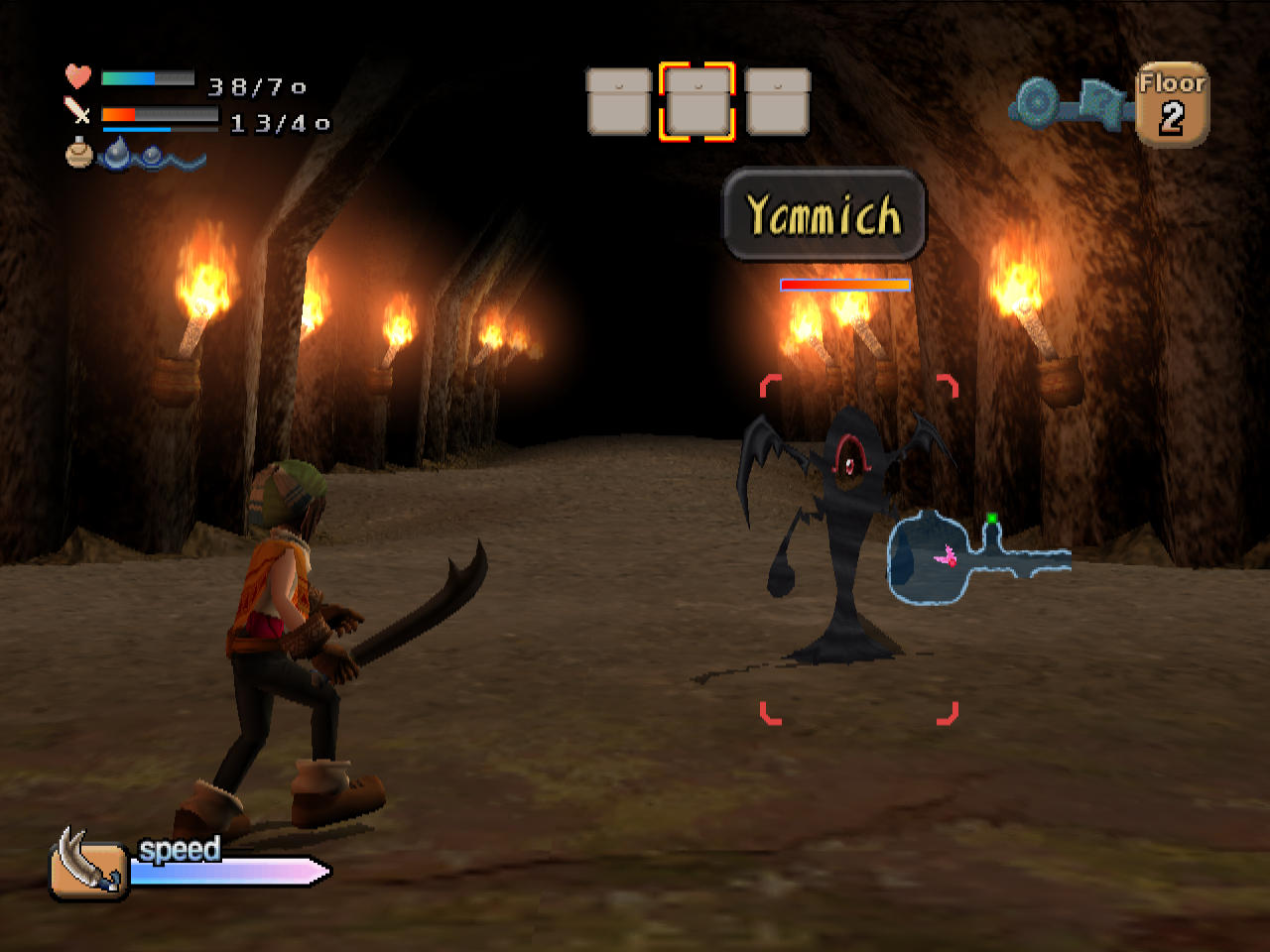
Task: Click the Yammich enemy name label
Action: (824, 215)
